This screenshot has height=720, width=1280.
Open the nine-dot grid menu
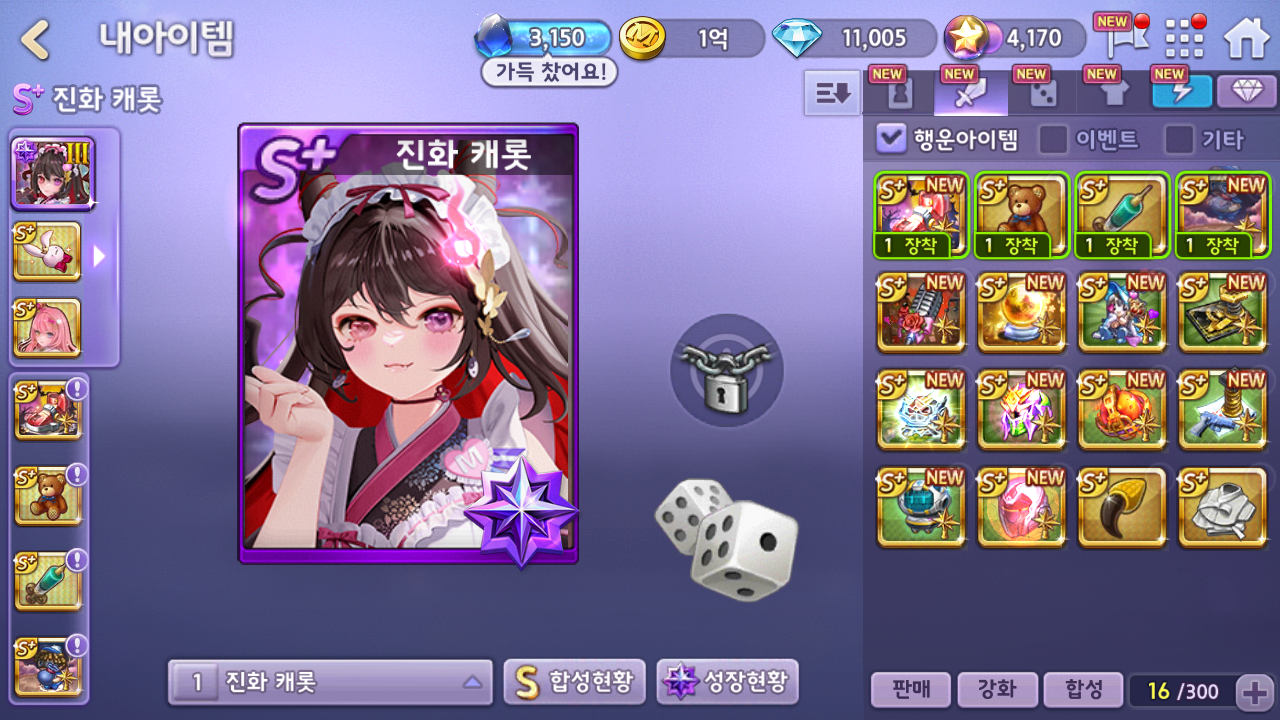tap(1186, 39)
